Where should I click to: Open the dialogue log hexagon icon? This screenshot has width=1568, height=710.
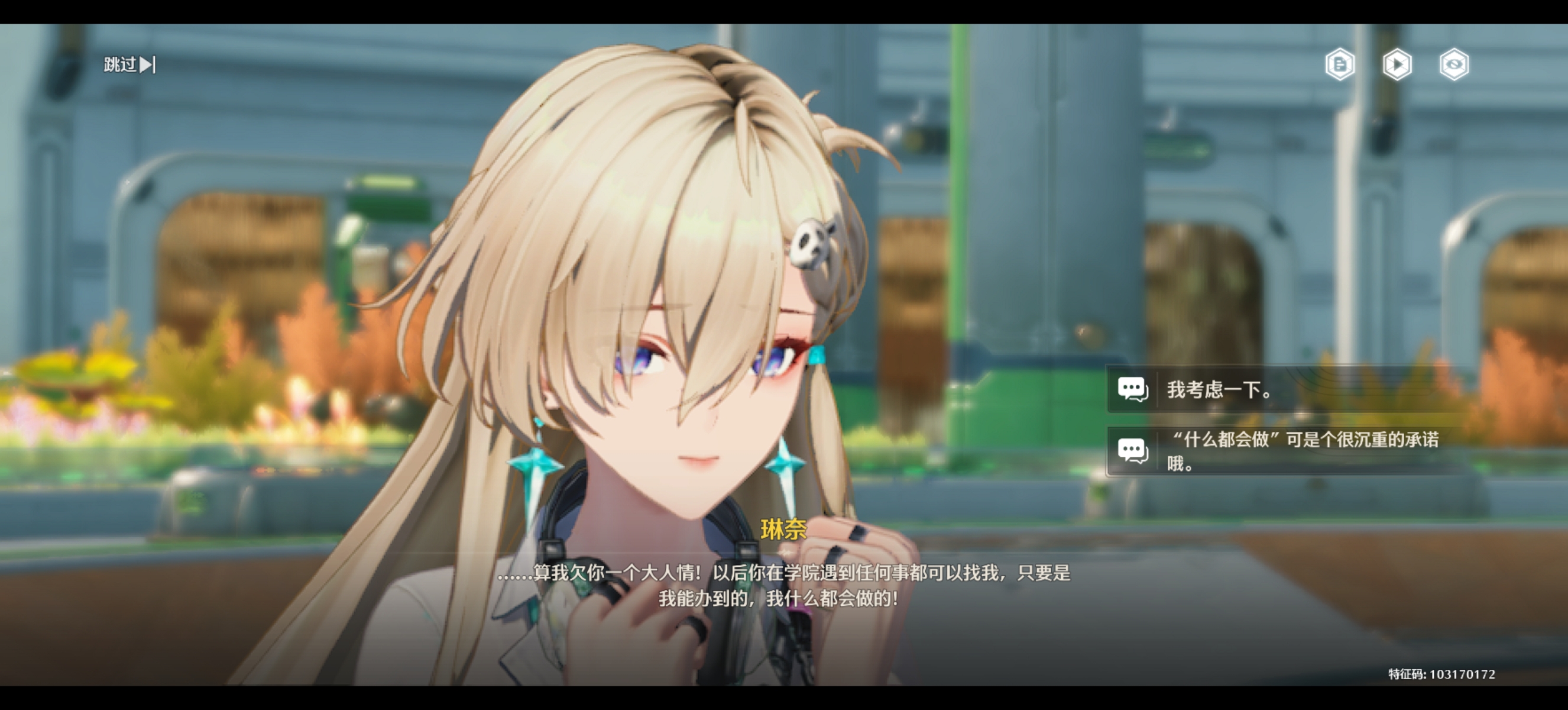1340,64
